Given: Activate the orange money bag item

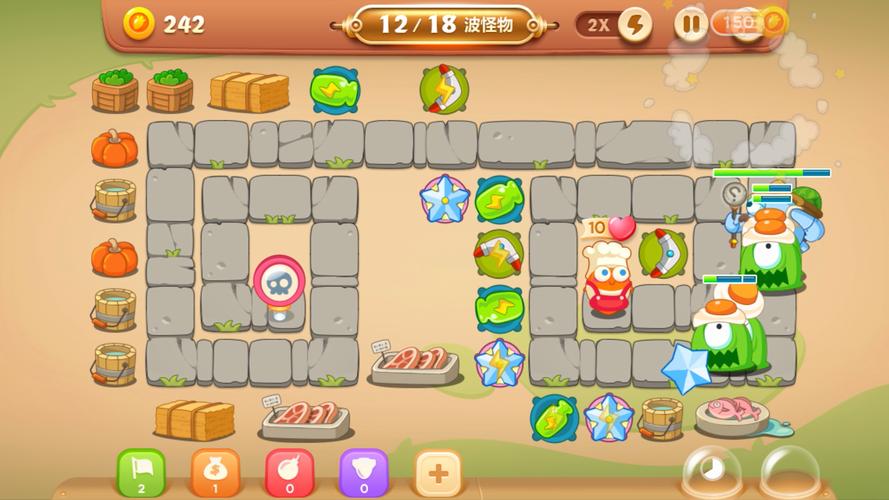Looking at the screenshot, I should click(215, 469).
